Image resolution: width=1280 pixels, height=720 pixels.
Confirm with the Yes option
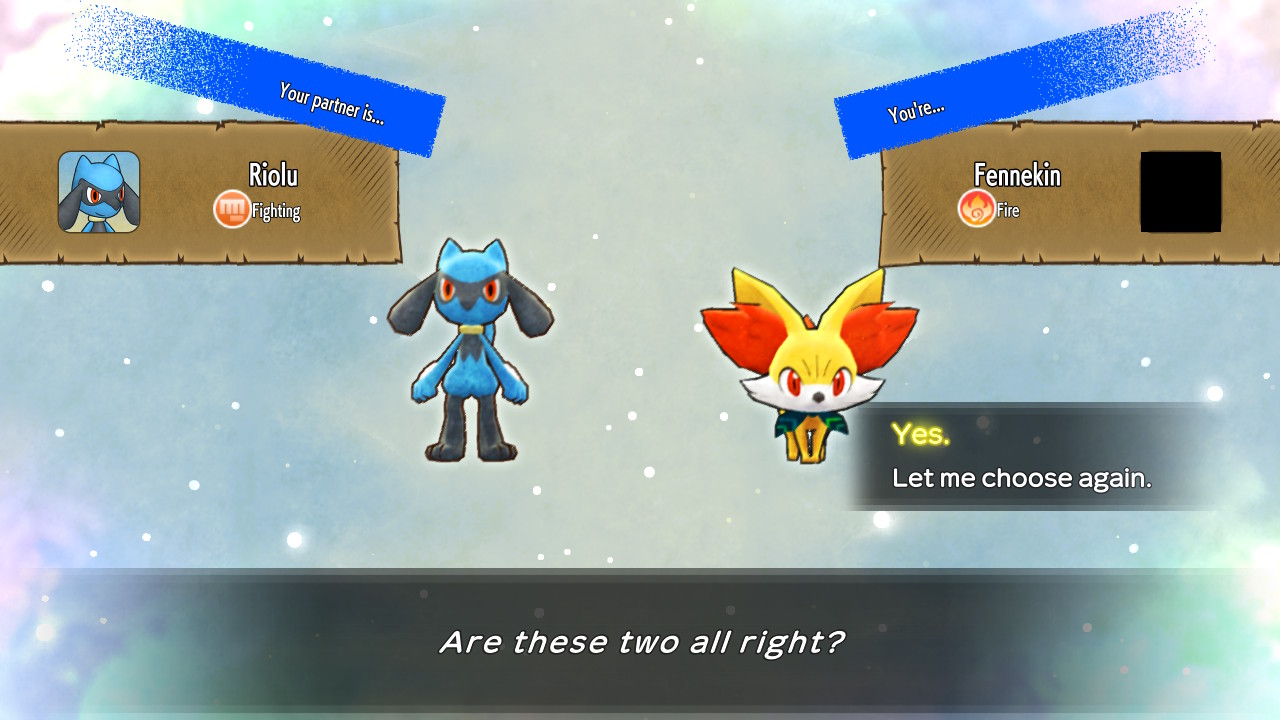pos(921,434)
